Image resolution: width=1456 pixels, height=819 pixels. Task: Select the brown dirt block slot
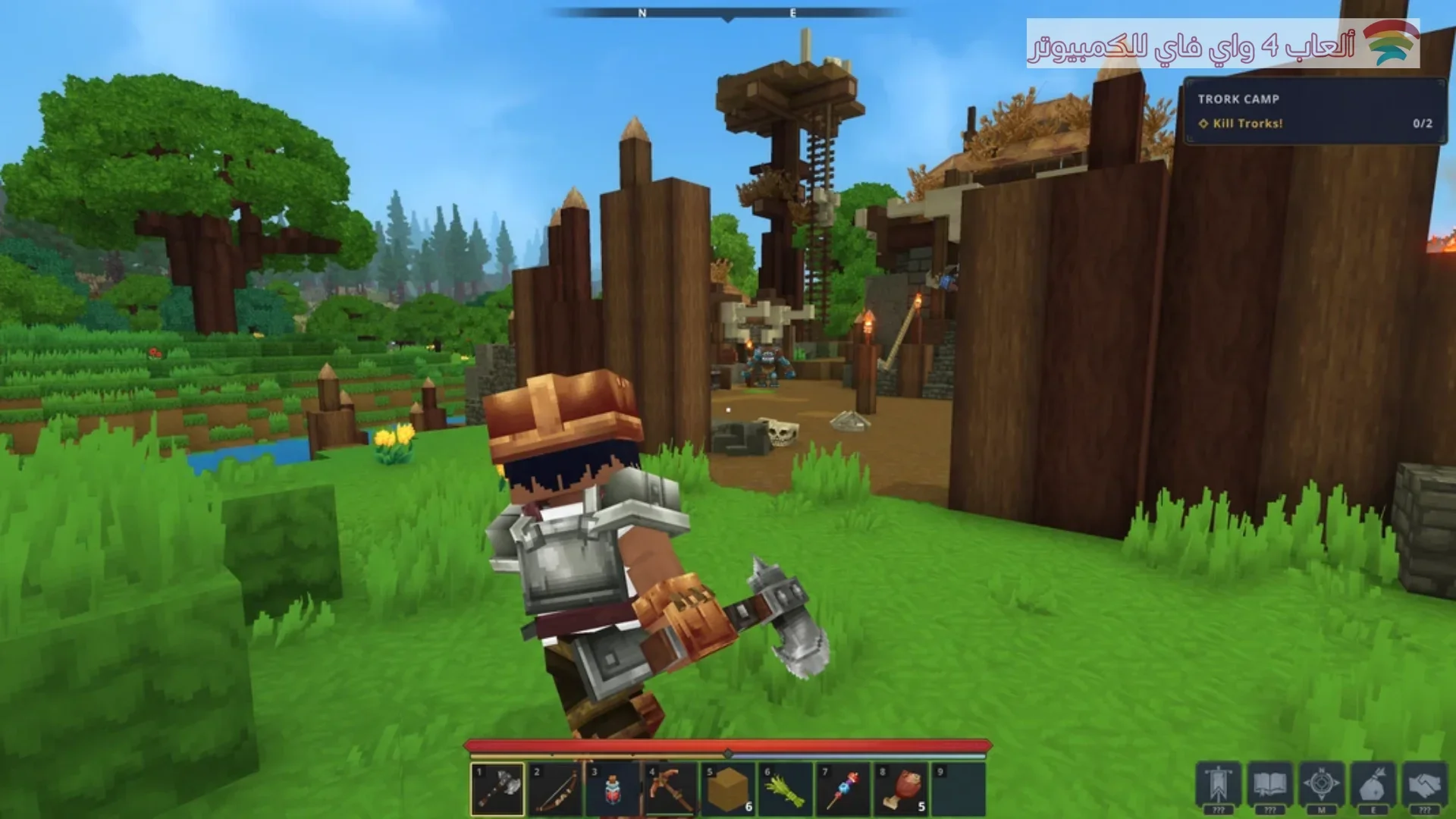coord(728,789)
